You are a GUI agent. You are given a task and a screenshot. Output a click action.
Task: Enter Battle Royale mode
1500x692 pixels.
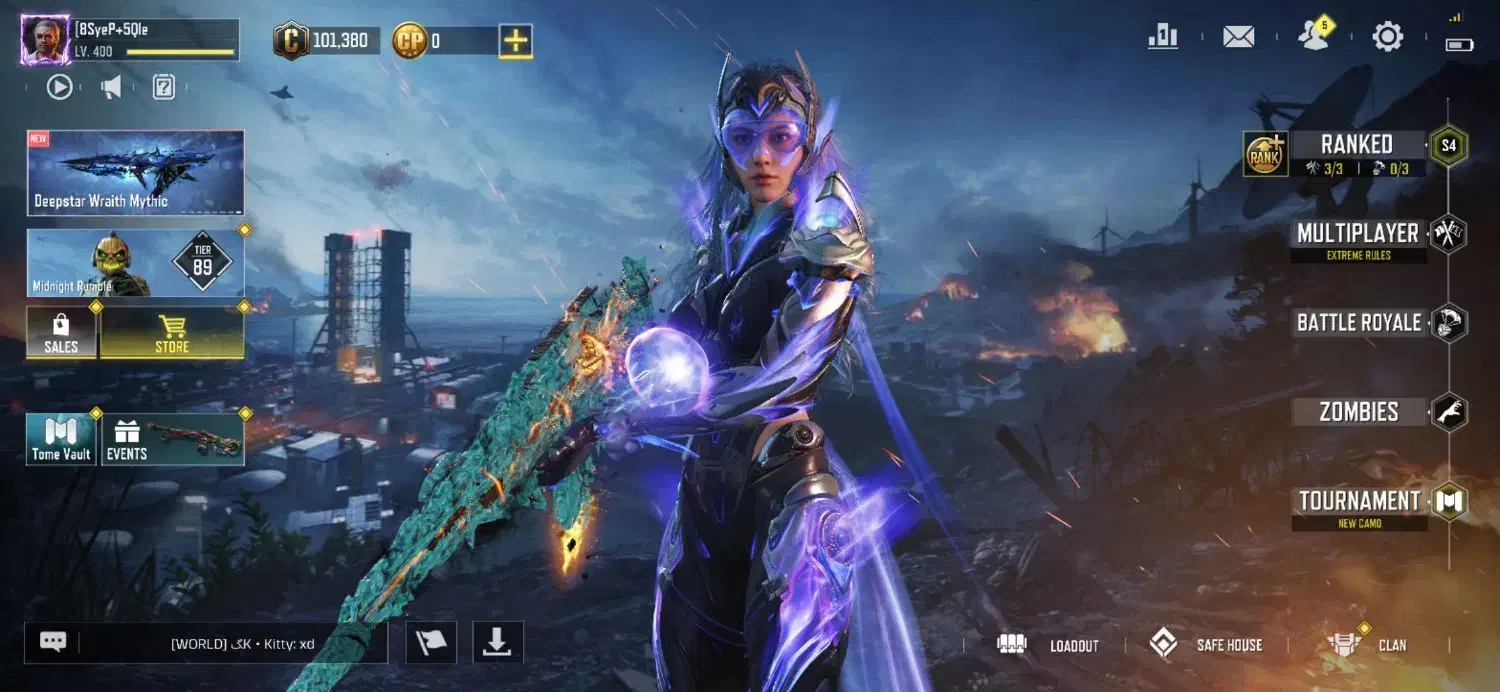[x=1359, y=323]
